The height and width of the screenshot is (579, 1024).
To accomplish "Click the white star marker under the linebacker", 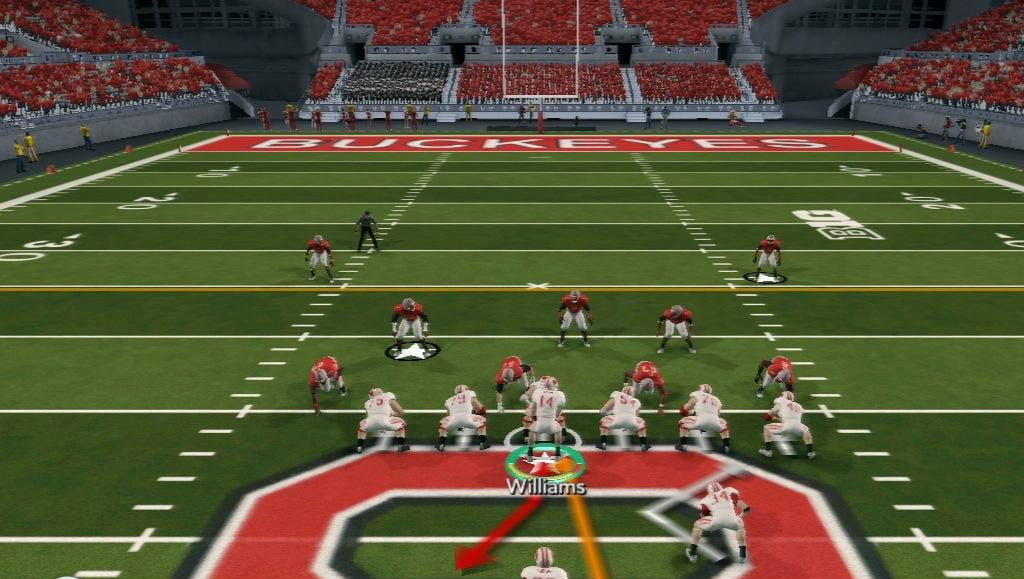I will tap(412, 350).
